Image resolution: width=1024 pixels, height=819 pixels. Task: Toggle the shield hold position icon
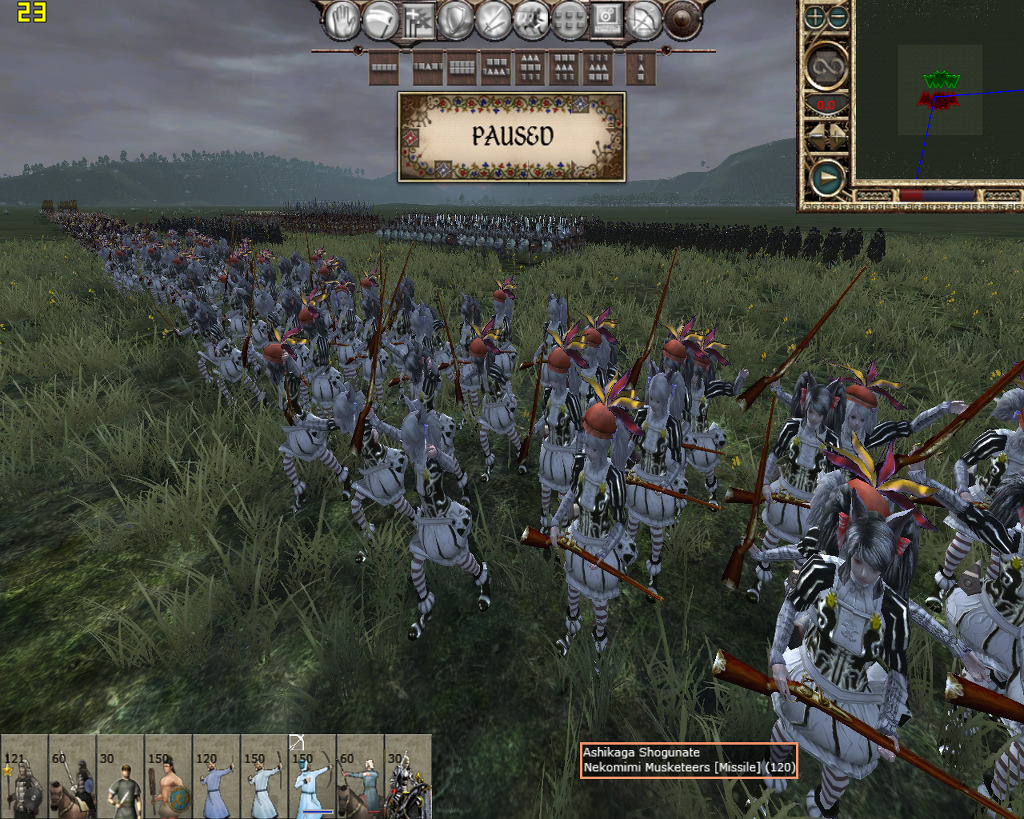[456, 19]
